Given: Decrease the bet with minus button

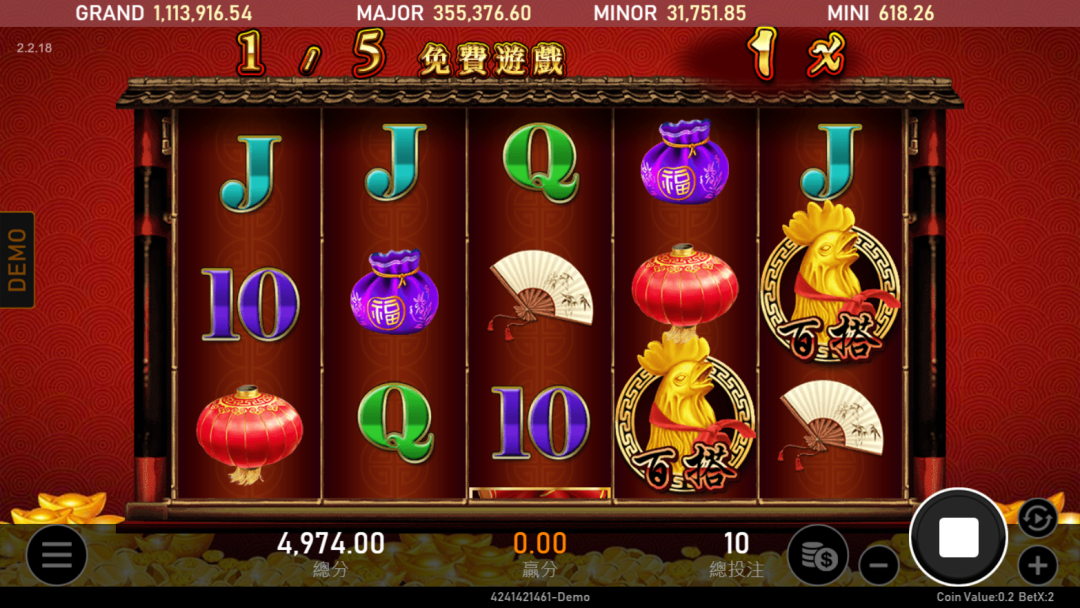Looking at the screenshot, I should point(878,566).
